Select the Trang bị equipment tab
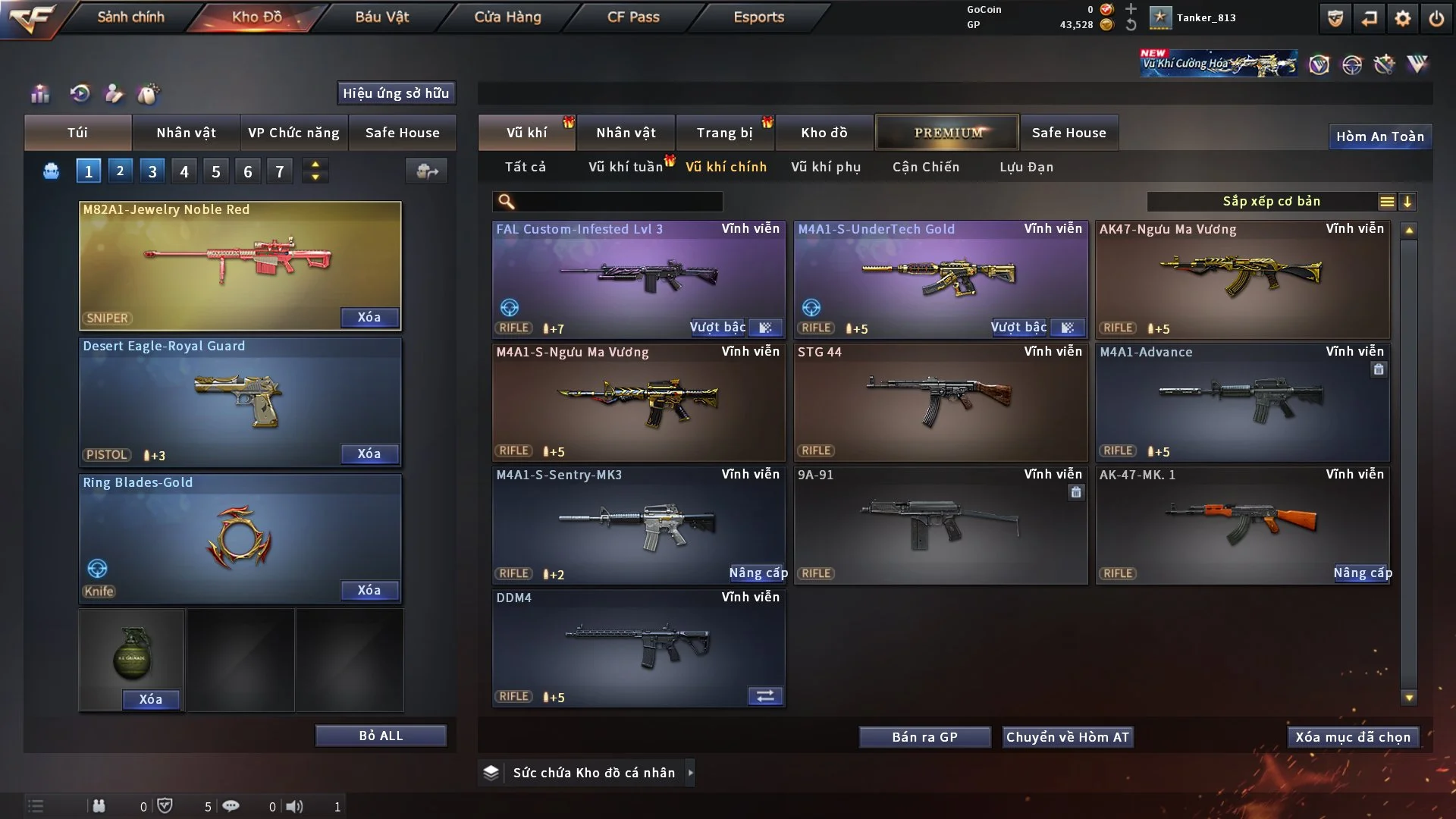 724,133
